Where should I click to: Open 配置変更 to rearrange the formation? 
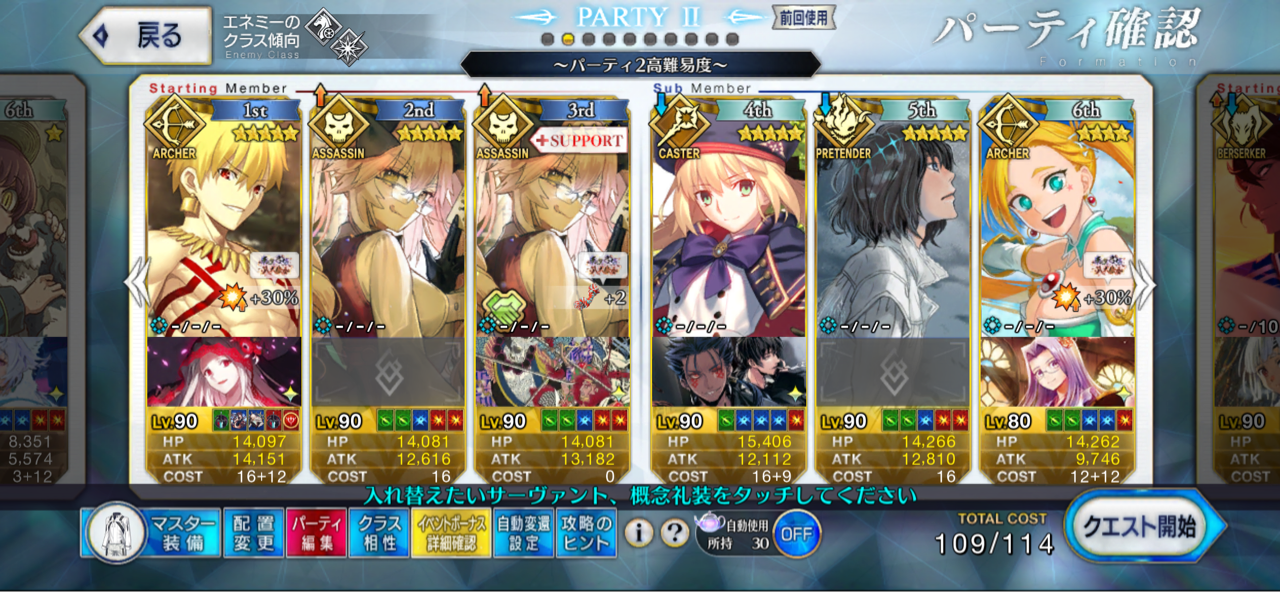pyautogui.click(x=252, y=533)
